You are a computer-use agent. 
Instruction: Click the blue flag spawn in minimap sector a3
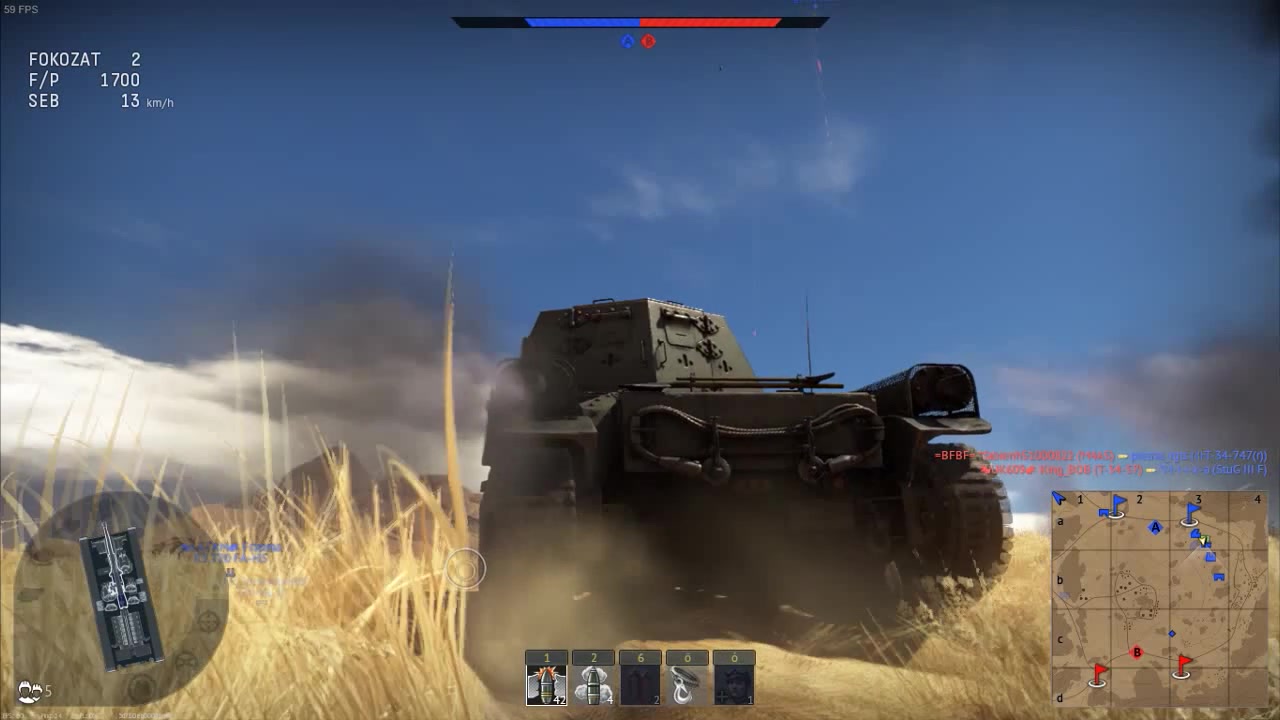click(1191, 512)
